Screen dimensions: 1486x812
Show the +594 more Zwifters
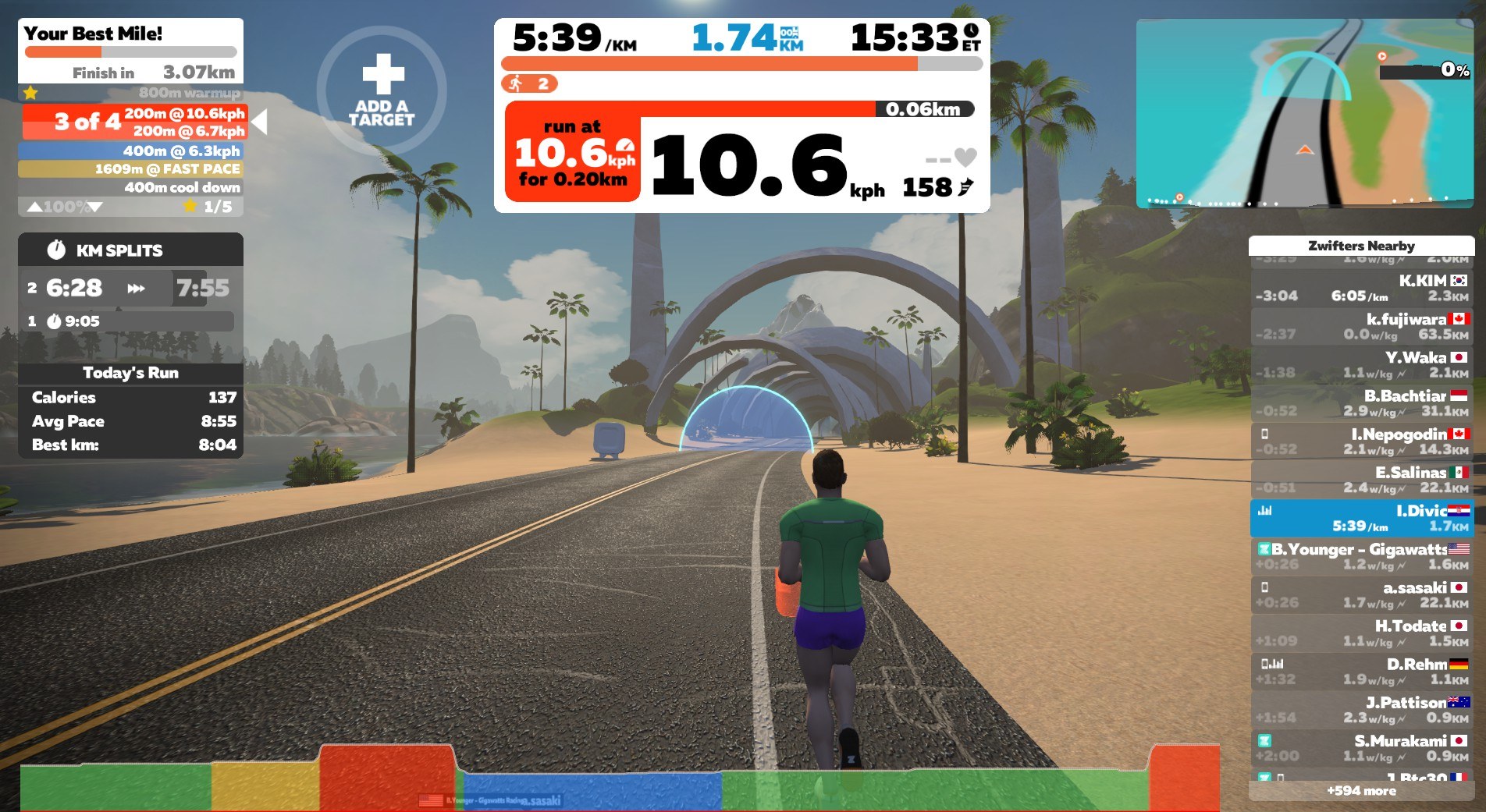(x=1361, y=791)
